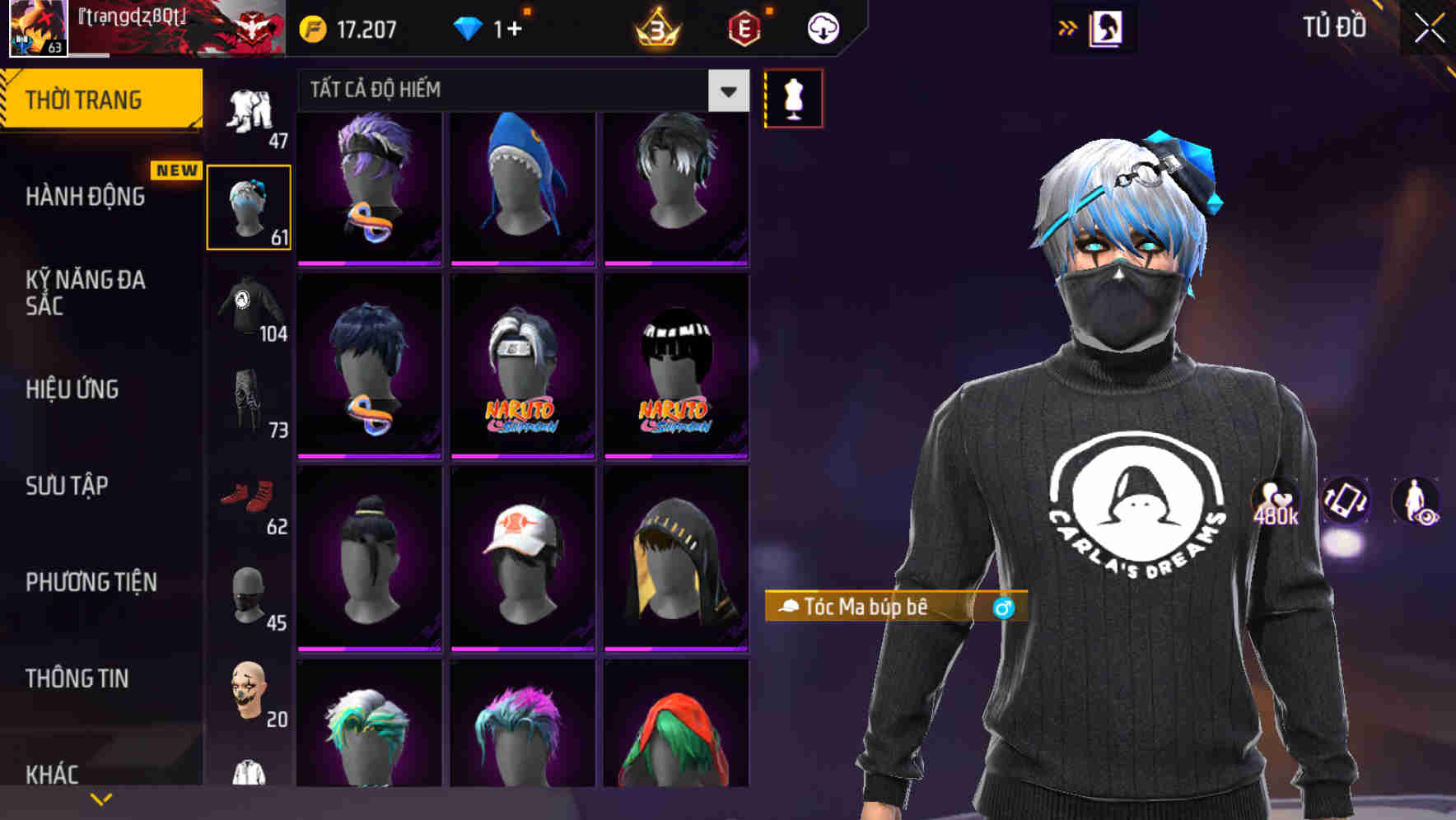Viewport: 1456px width, 820px height.
Task: Collapse the panel with the double-arrow icon
Action: pos(1066,27)
